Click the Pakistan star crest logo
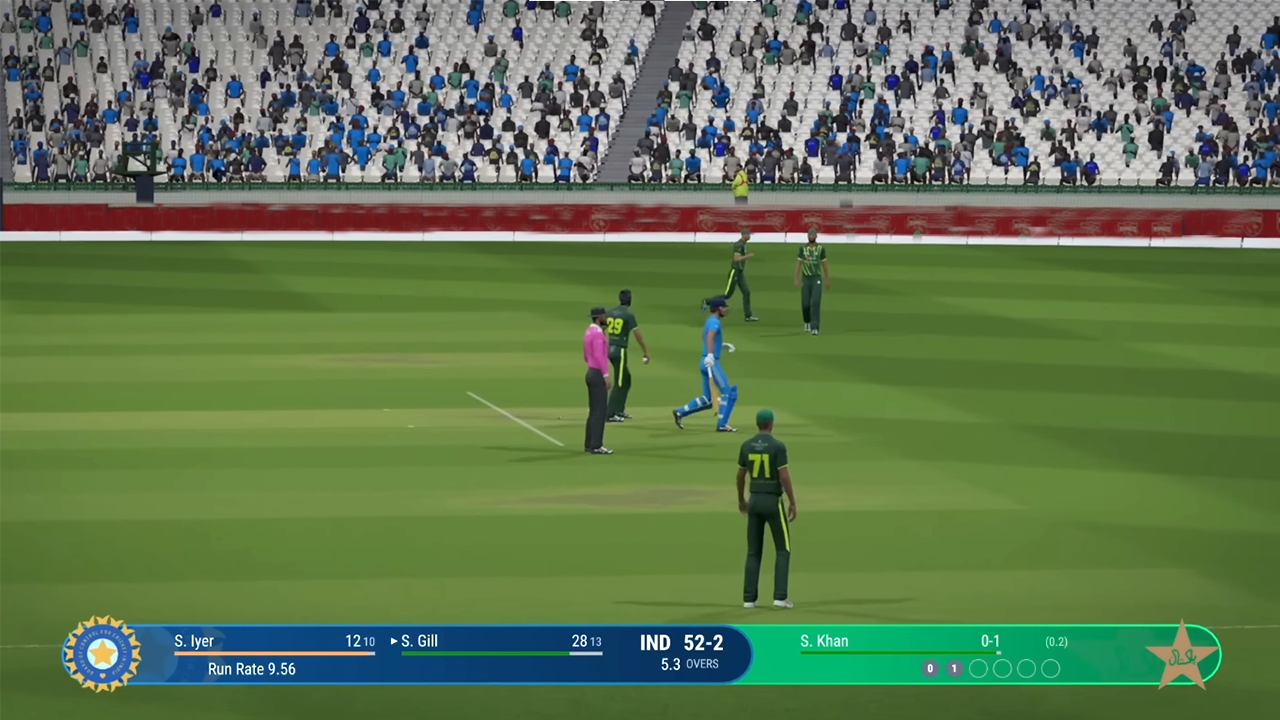Screen dimensions: 1280x720 pos(1184,655)
